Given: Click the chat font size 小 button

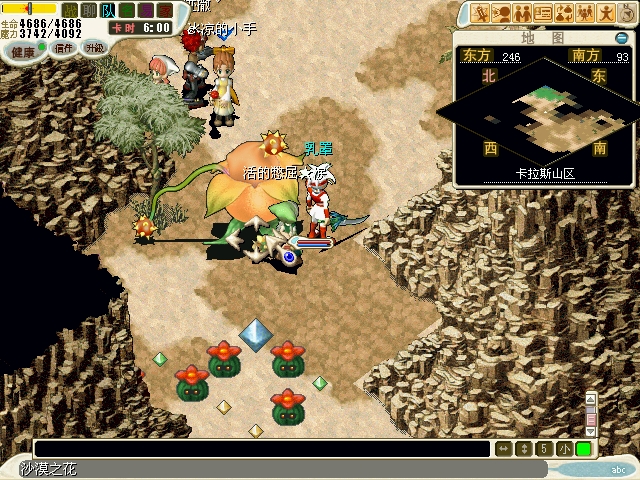Looking at the screenshot, I should click(x=565, y=450).
